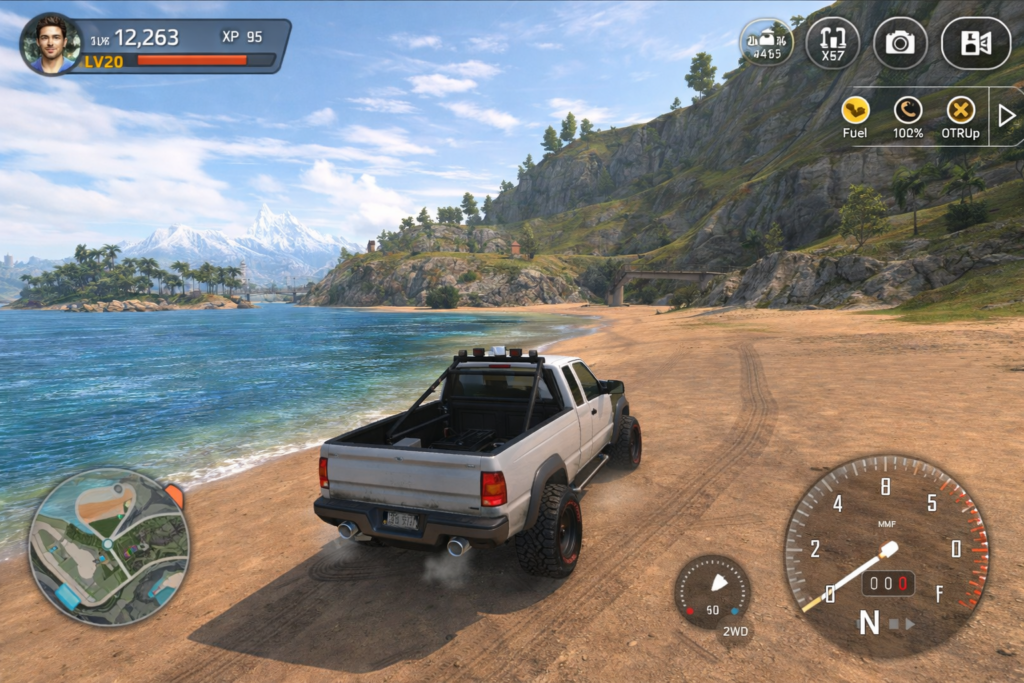This screenshot has width=1024, height=683.
Task: Open the player profile avatar
Action: pos(50,44)
